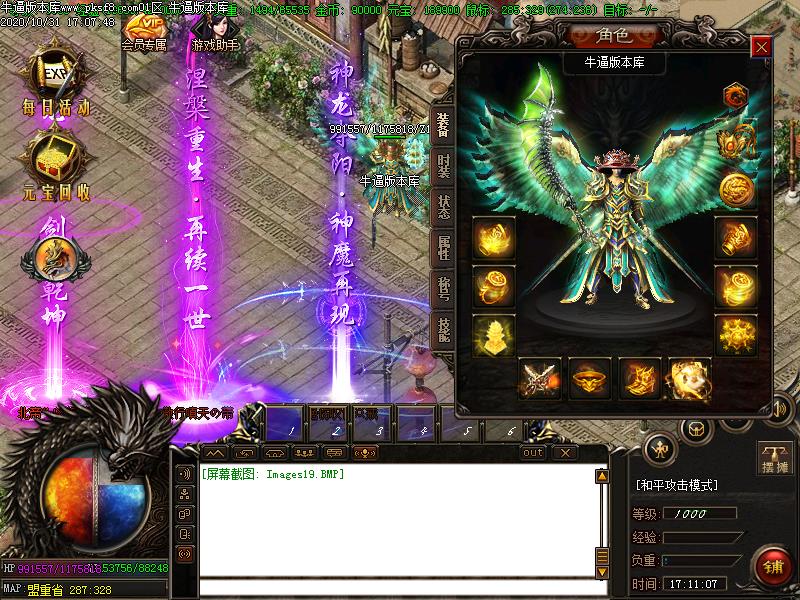
Task: Close the character panel with the red X
Action: [x=762, y=47]
